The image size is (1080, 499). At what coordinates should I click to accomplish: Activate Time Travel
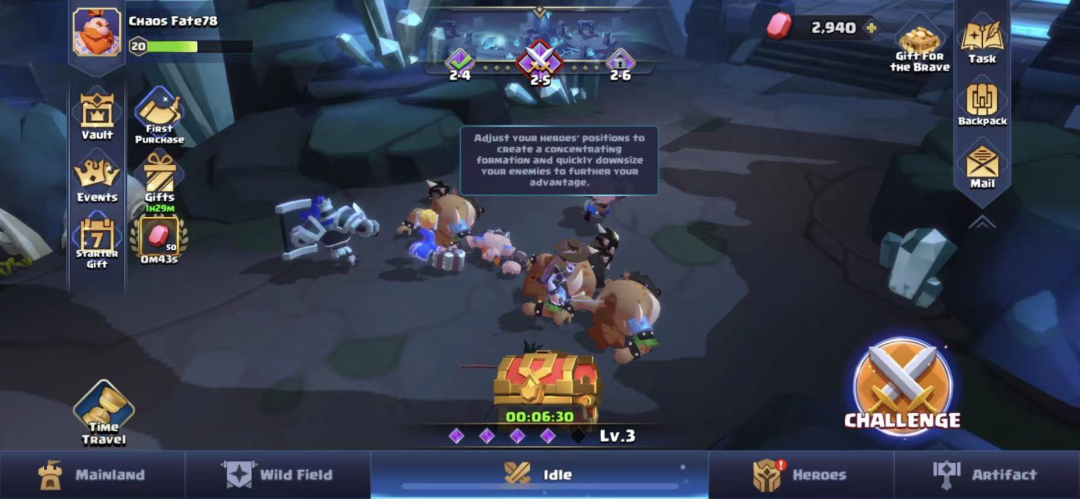click(104, 410)
